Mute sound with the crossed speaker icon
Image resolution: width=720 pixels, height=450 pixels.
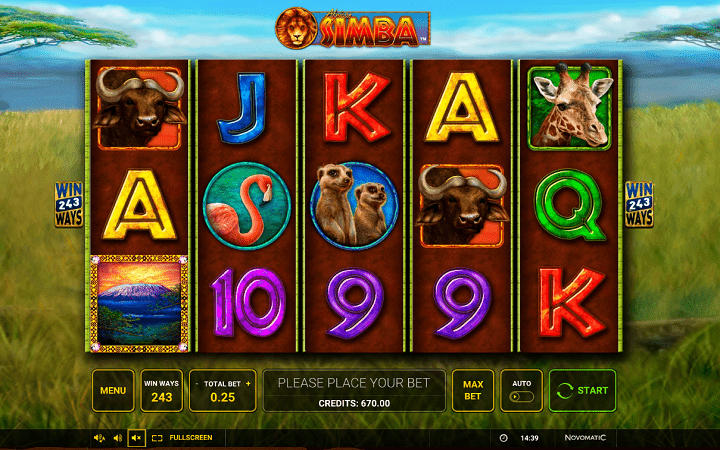(x=135, y=438)
